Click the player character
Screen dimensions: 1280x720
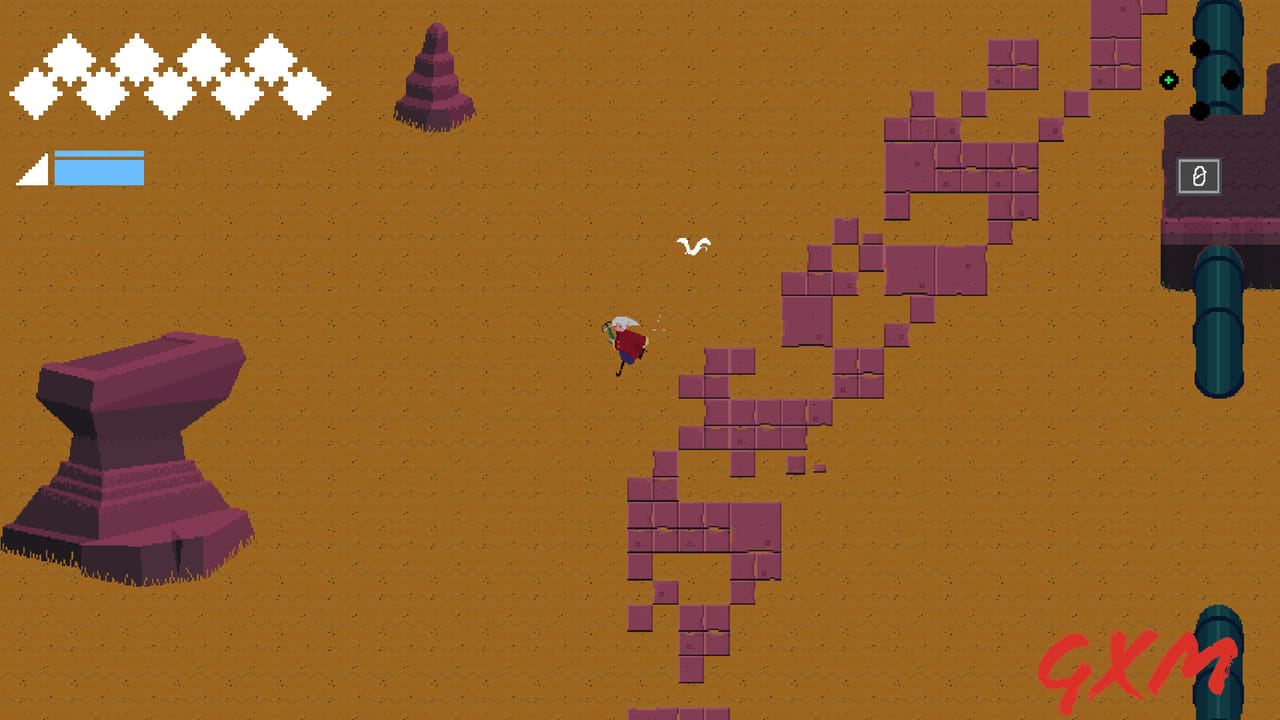click(625, 340)
